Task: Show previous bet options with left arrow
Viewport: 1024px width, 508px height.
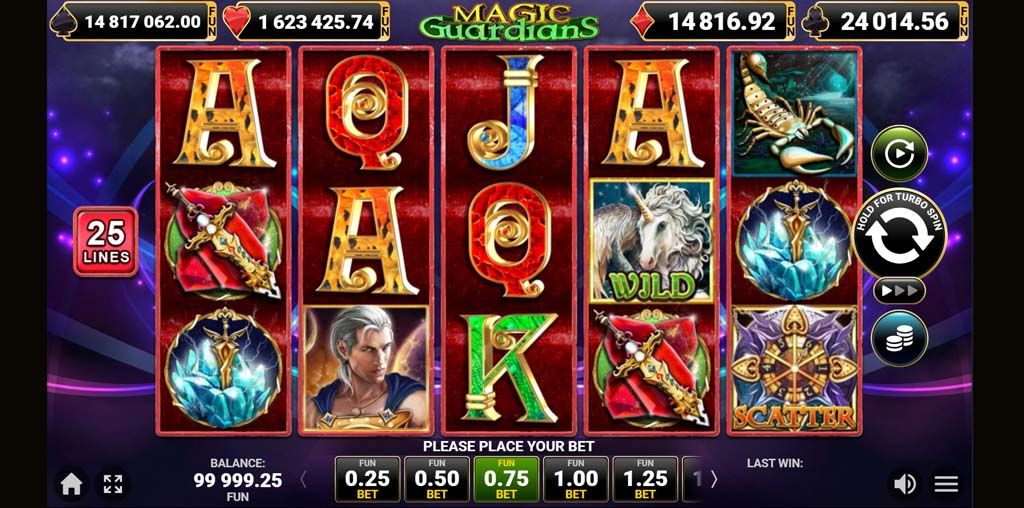Action: (x=304, y=480)
